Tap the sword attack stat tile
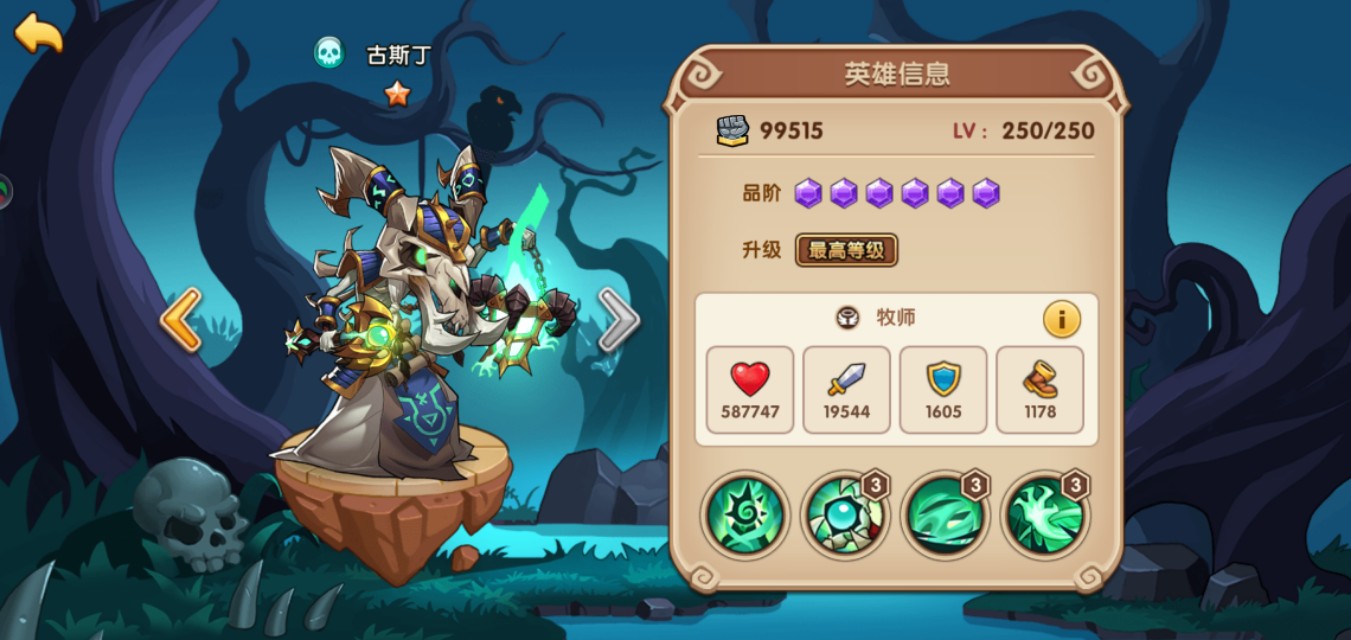 click(846, 390)
